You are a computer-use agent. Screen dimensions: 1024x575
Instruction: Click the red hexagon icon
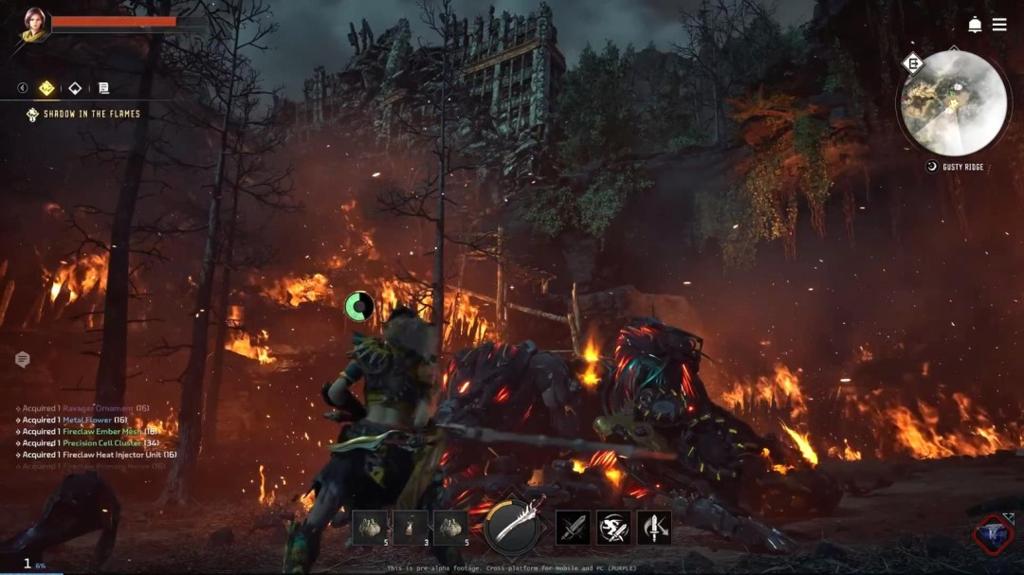[993, 535]
